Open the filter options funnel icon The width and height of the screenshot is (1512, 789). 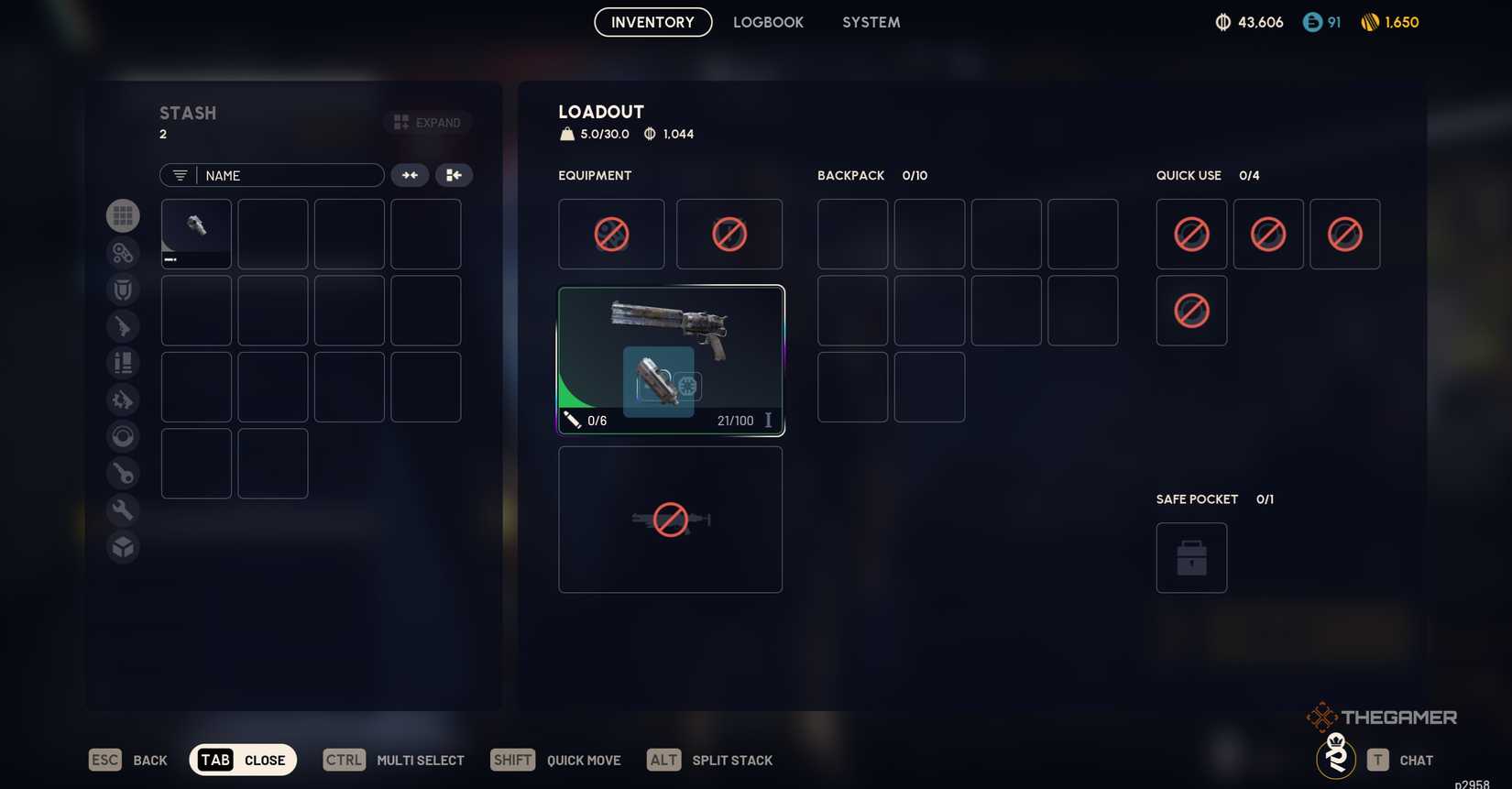(x=178, y=175)
